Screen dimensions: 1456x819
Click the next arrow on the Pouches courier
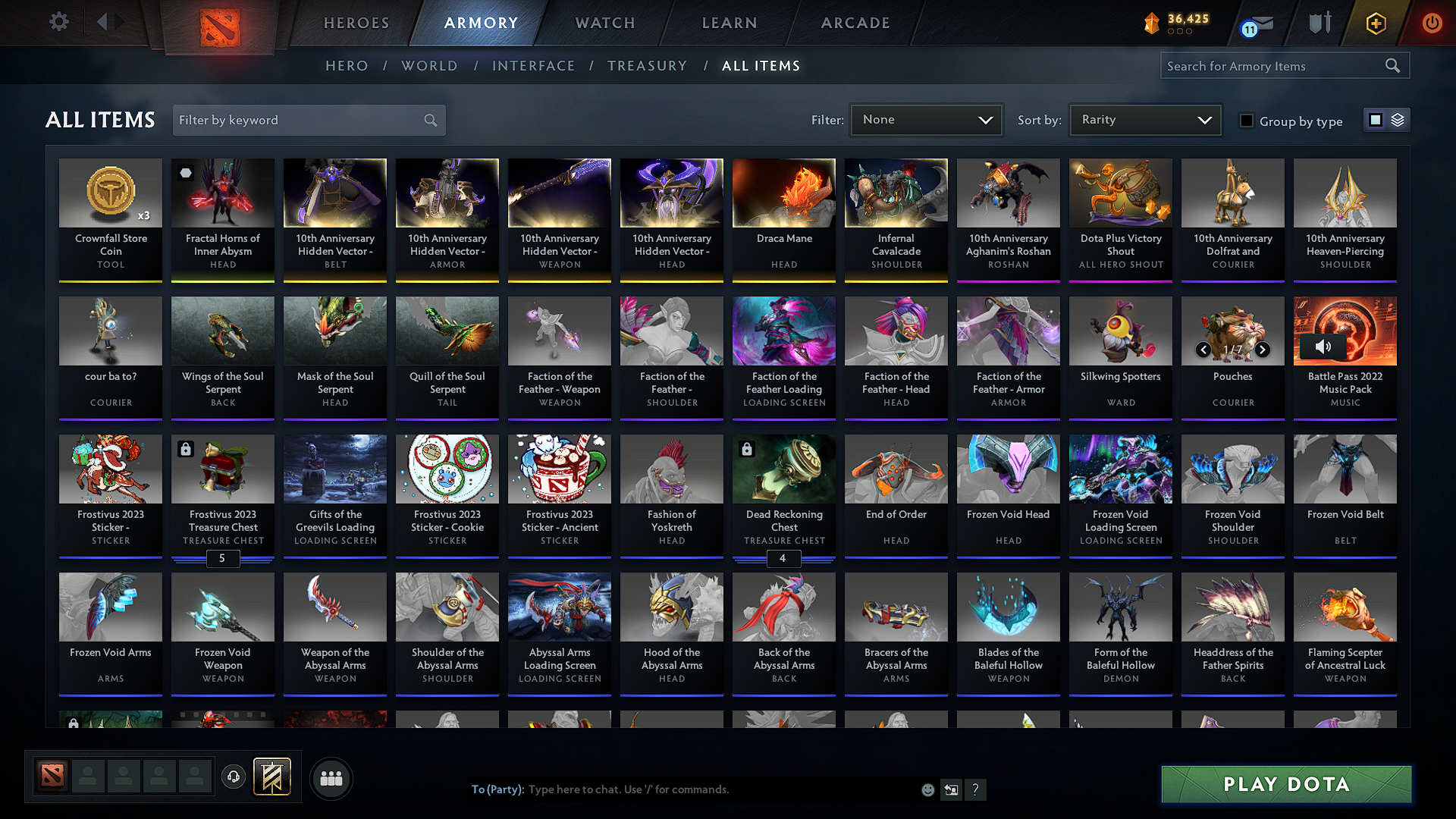(1263, 350)
